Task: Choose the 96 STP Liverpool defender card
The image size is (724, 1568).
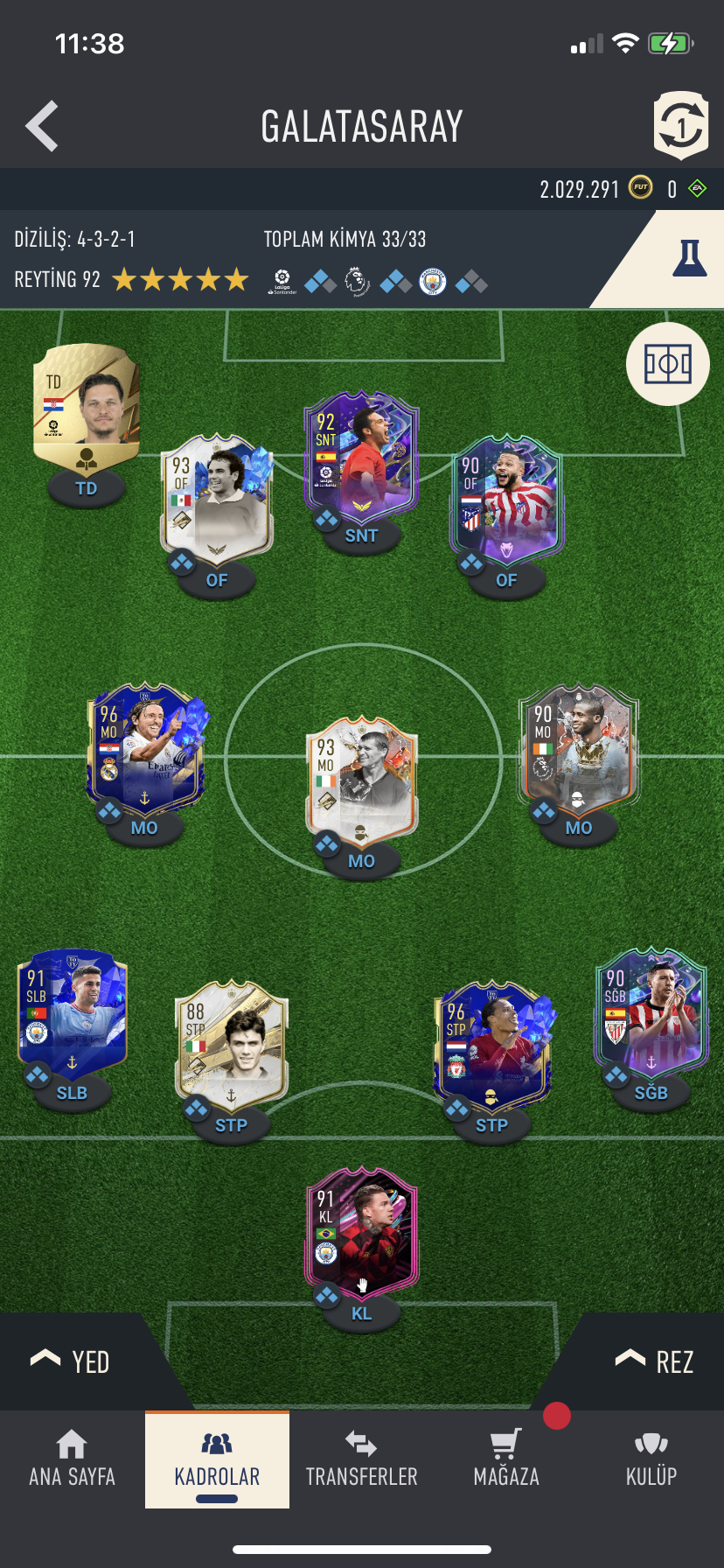Action: coord(491,1046)
